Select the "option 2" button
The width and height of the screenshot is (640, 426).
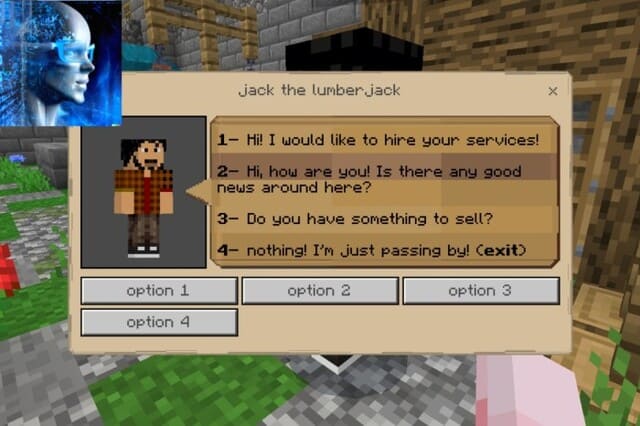click(x=320, y=291)
